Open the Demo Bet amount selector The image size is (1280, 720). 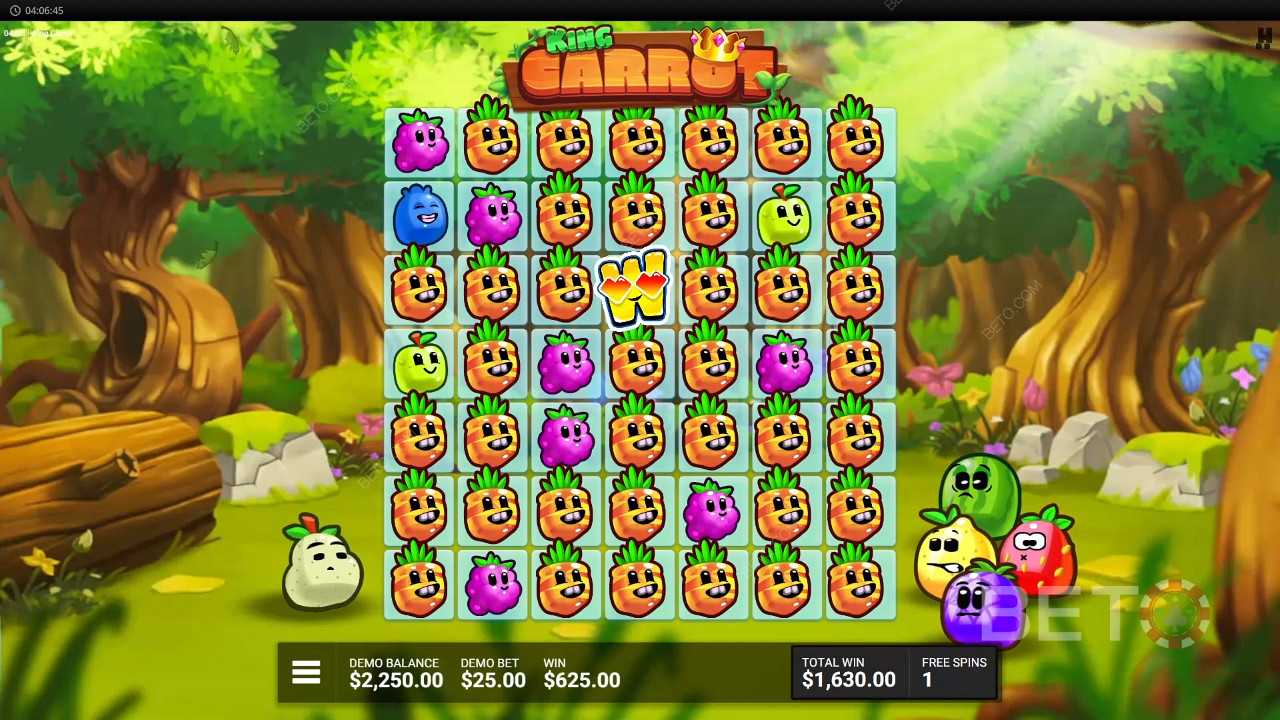[x=492, y=673]
